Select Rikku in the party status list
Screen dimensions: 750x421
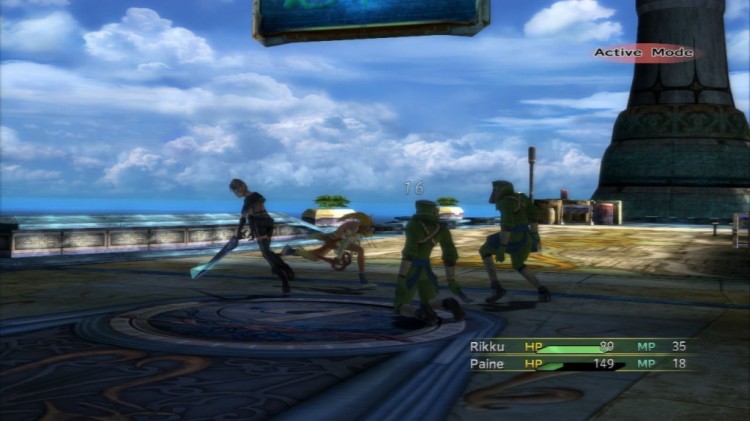pos(489,346)
